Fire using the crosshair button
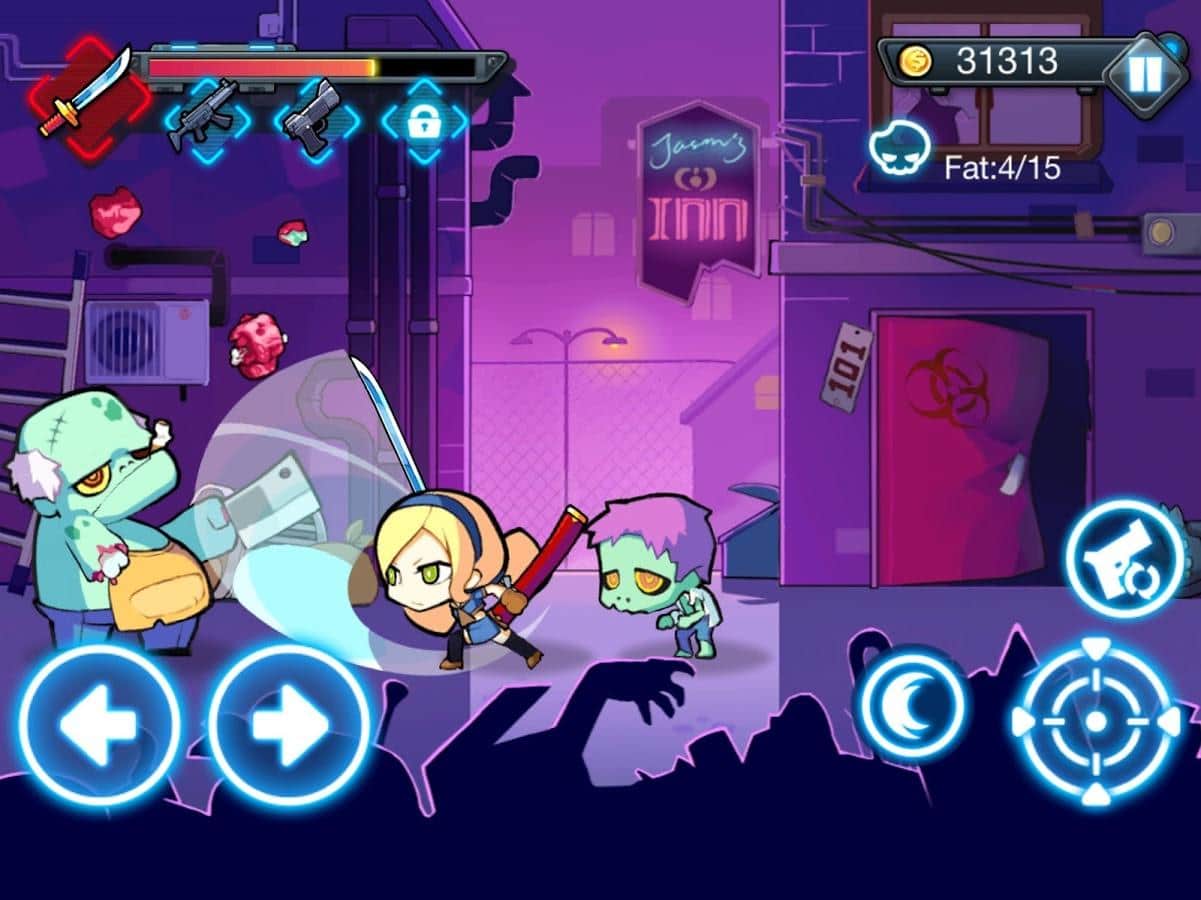This screenshot has height=900, width=1201. [x=1096, y=721]
